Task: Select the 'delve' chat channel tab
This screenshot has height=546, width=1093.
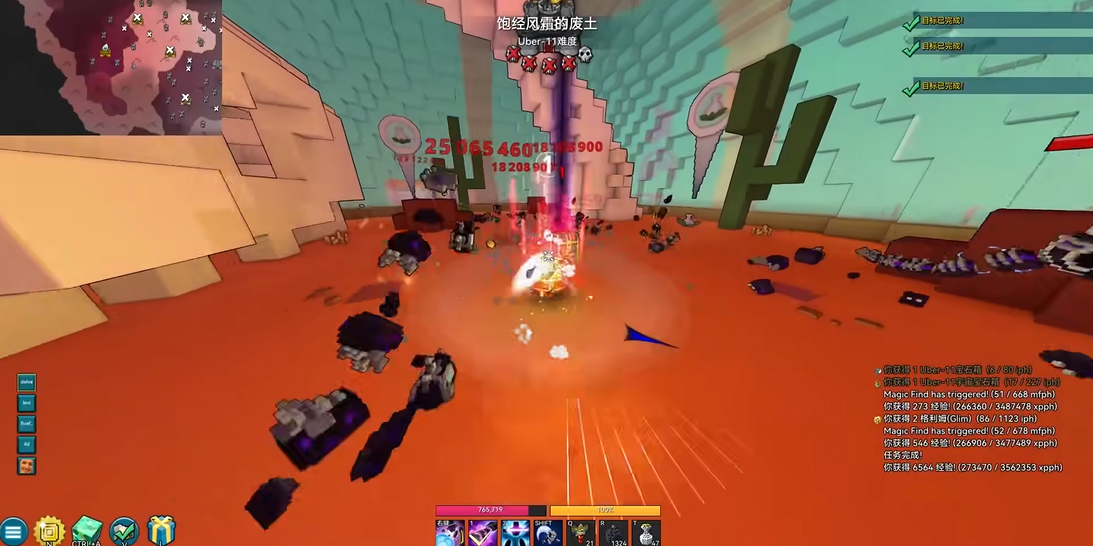Action: [27, 382]
